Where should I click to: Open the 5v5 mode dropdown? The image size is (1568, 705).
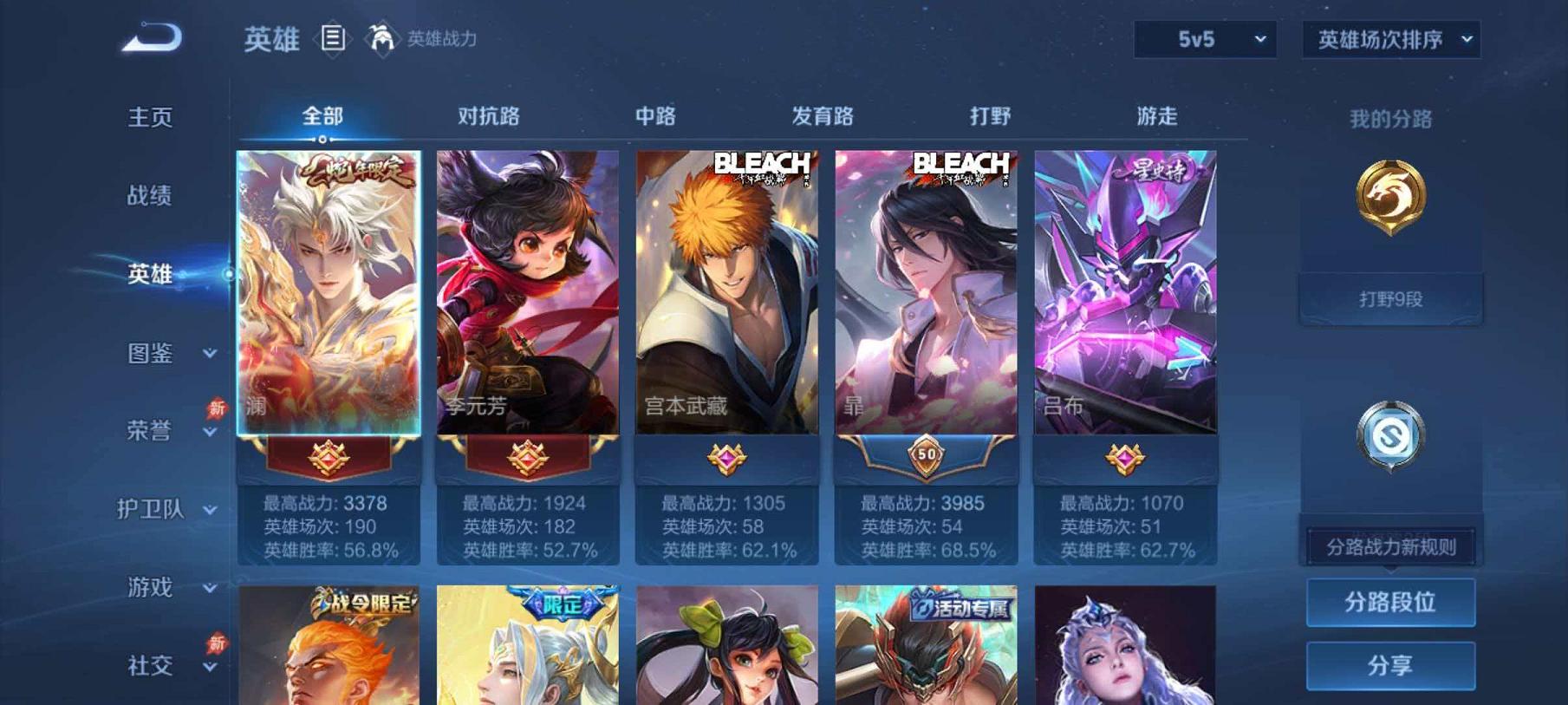(x=1207, y=37)
